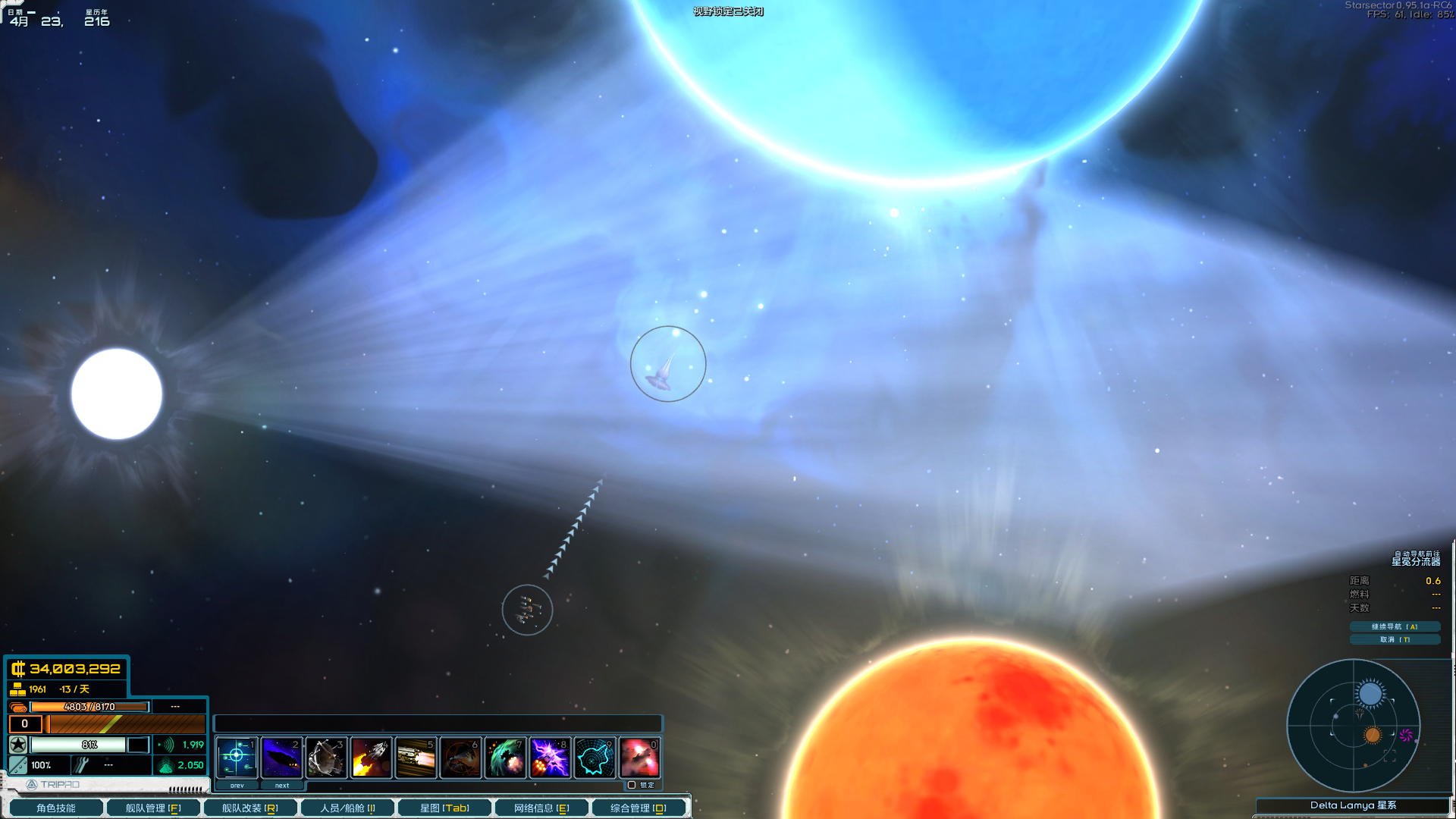This screenshot has width=1456, height=819.
Task: Switch ability bar page with the prev button
Action: click(236, 786)
